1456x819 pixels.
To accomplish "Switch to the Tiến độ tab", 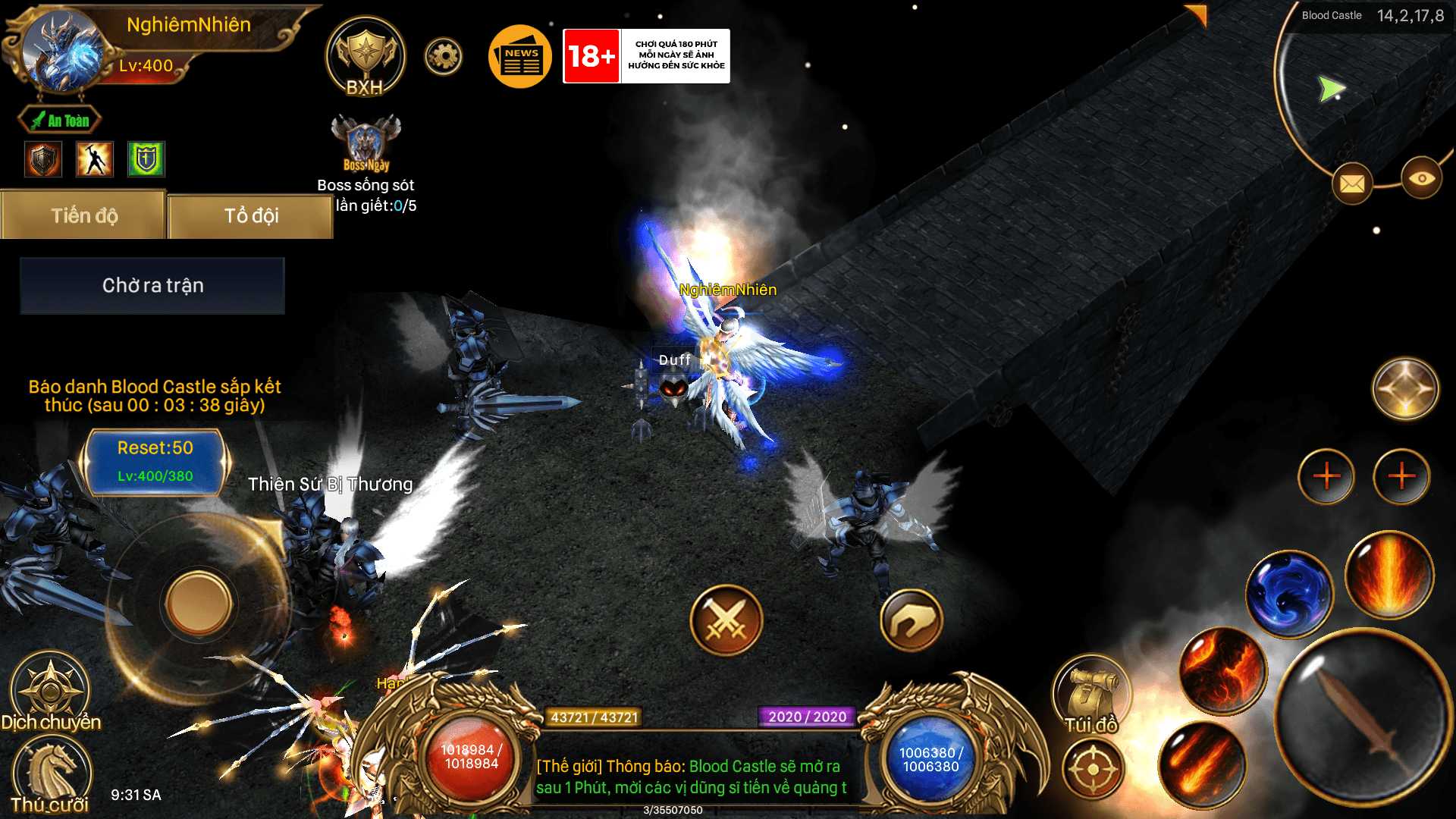I will [x=84, y=216].
